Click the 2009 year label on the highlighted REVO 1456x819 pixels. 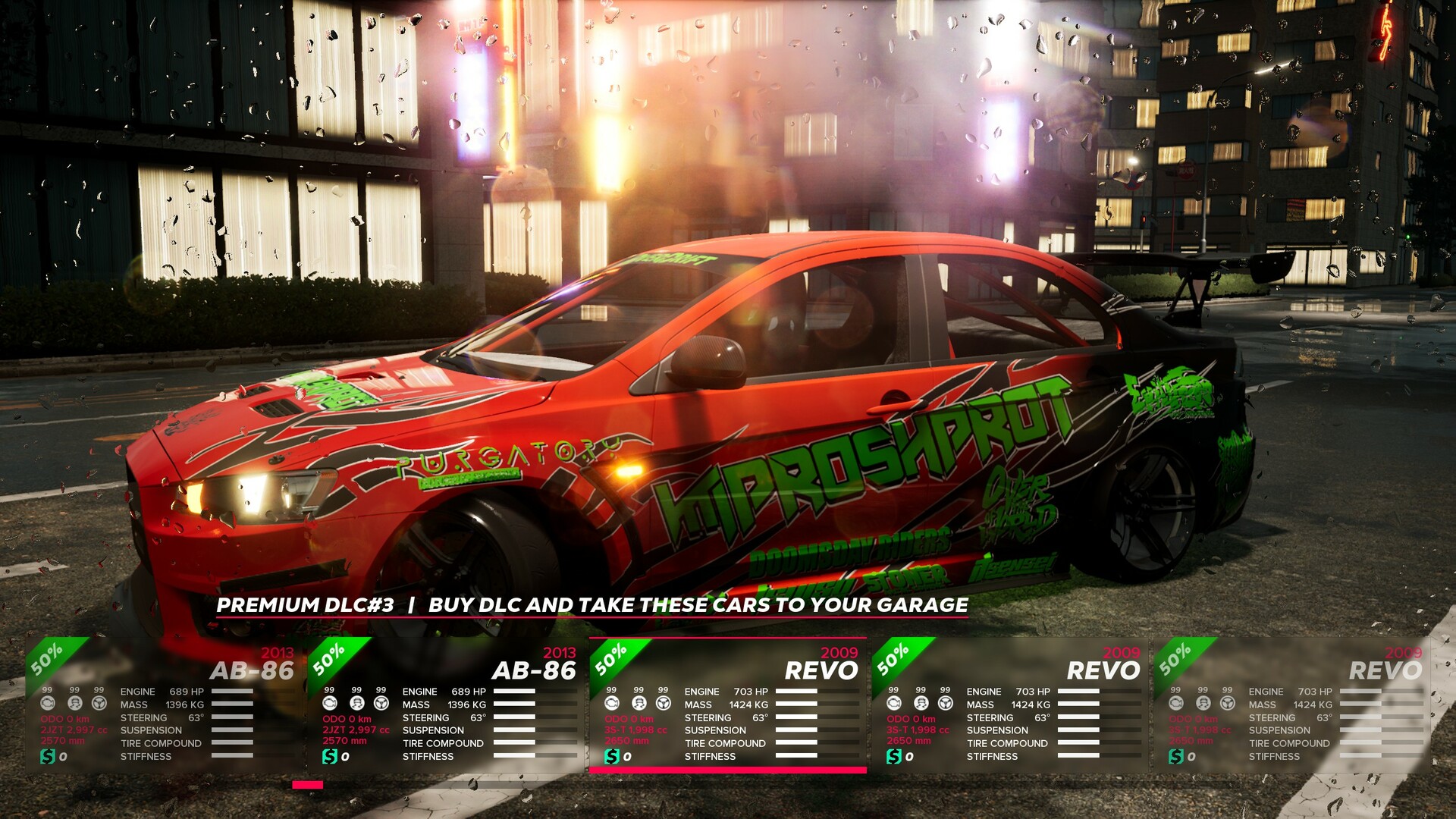(x=839, y=653)
